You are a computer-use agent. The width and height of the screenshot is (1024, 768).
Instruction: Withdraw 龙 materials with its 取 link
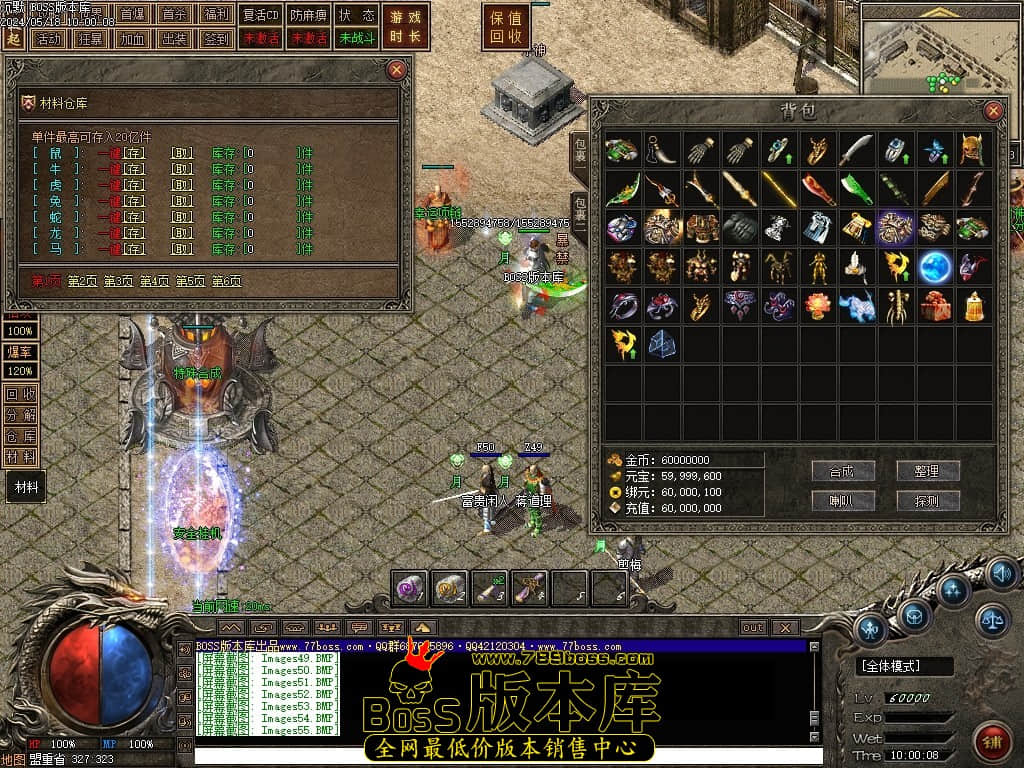click(181, 233)
